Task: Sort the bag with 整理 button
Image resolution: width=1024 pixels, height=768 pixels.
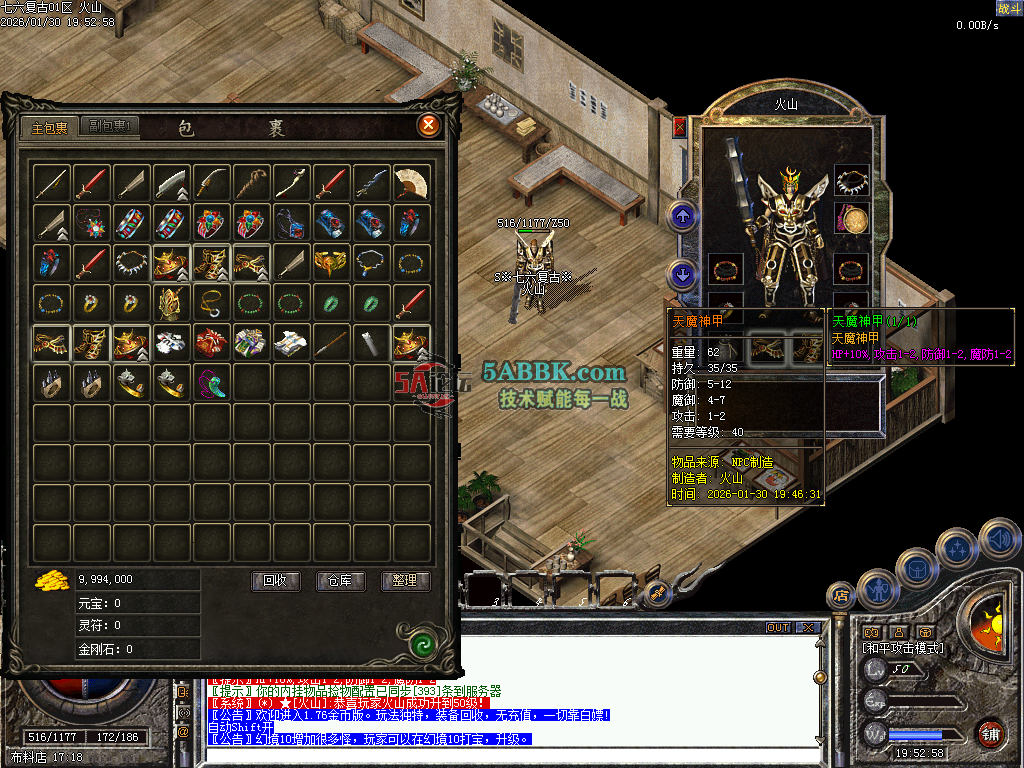Action: tap(405, 580)
